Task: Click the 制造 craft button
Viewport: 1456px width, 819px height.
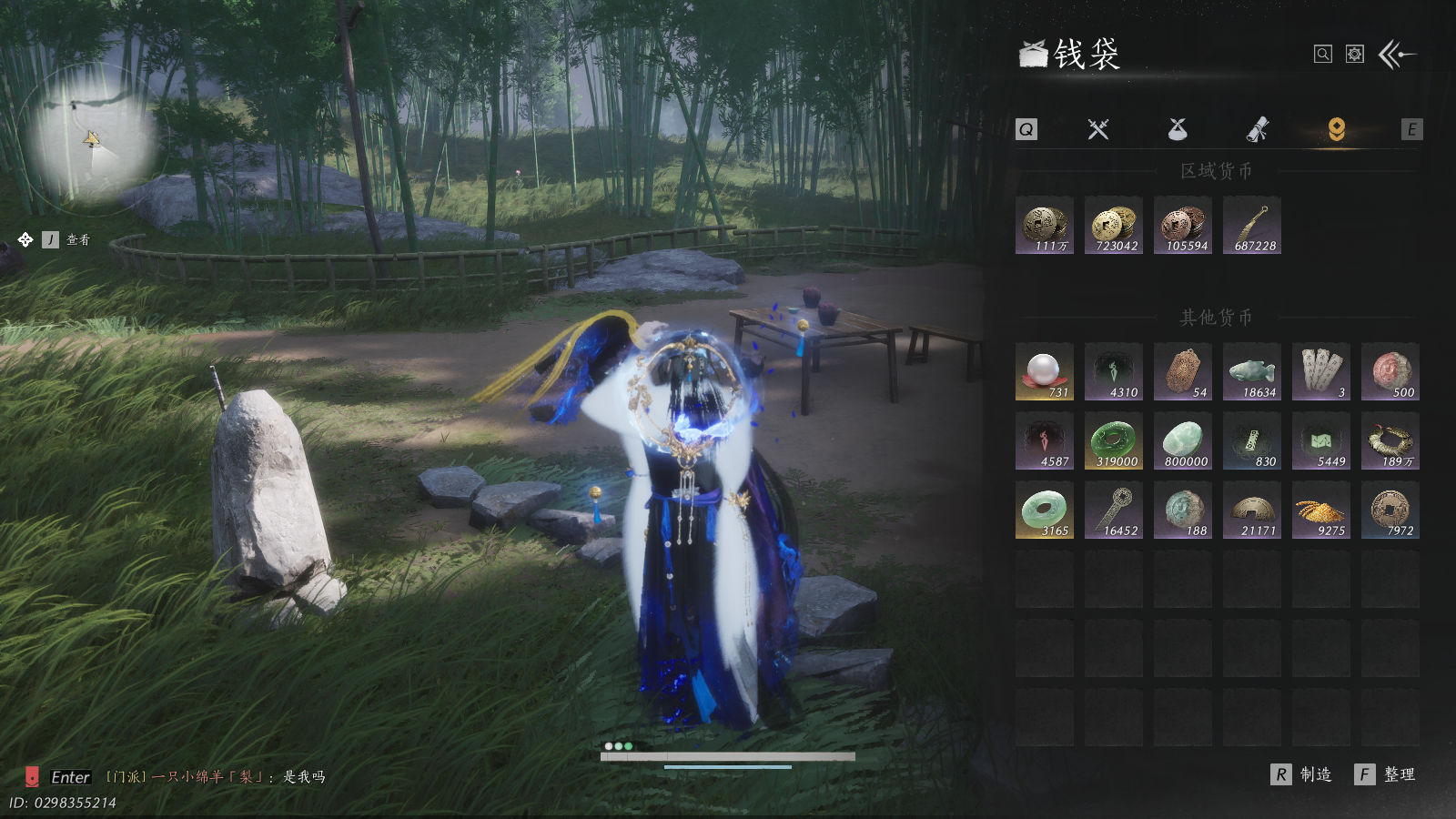Action: coord(1302,774)
